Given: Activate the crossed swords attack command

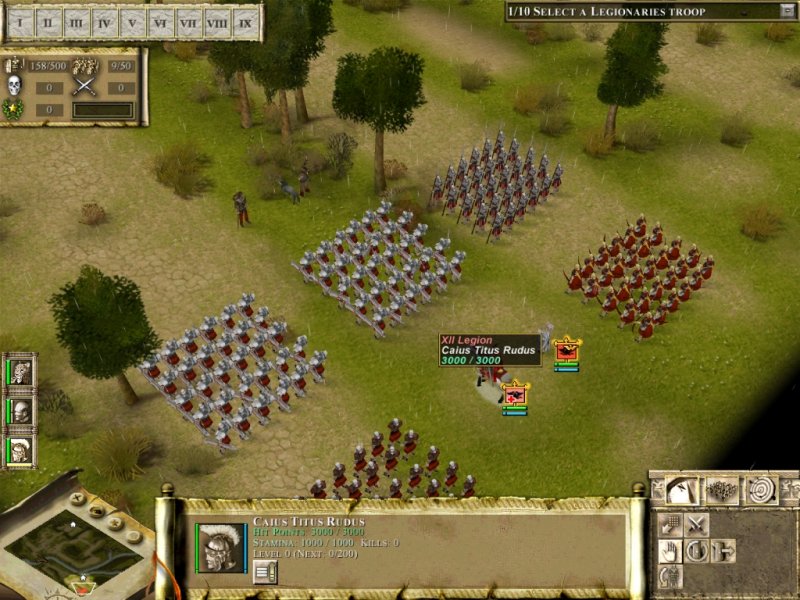Looking at the screenshot, I should coord(697,524).
